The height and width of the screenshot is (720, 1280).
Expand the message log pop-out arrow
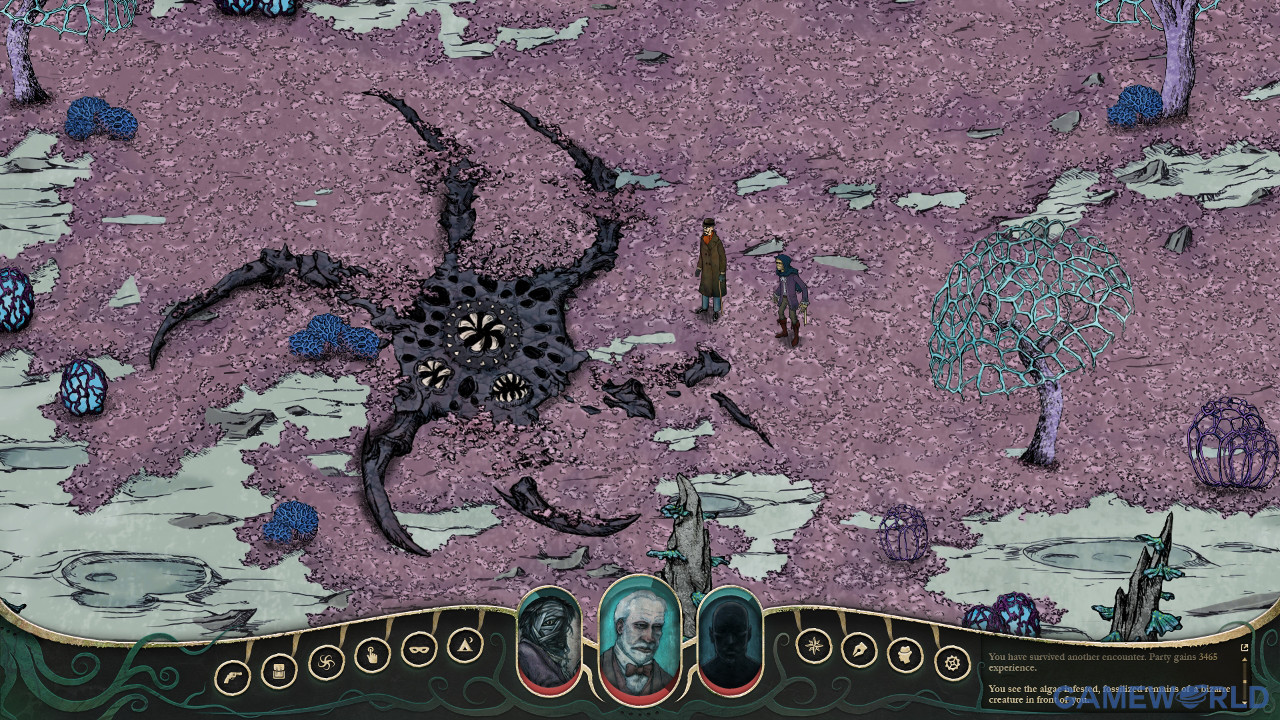[1245, 647]
